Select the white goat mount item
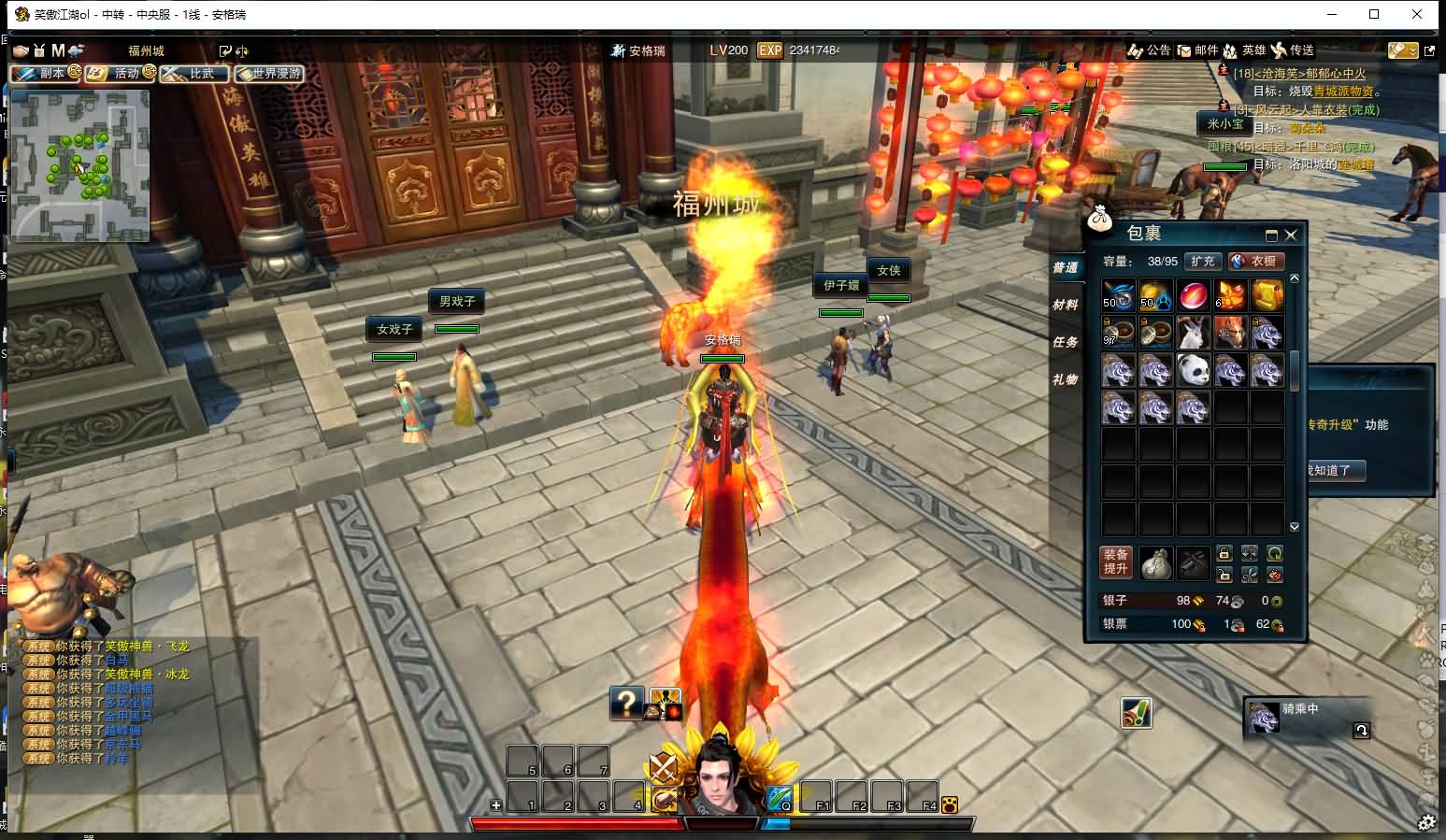This screenshot has height=840, width=1446. pos(1193,333)
